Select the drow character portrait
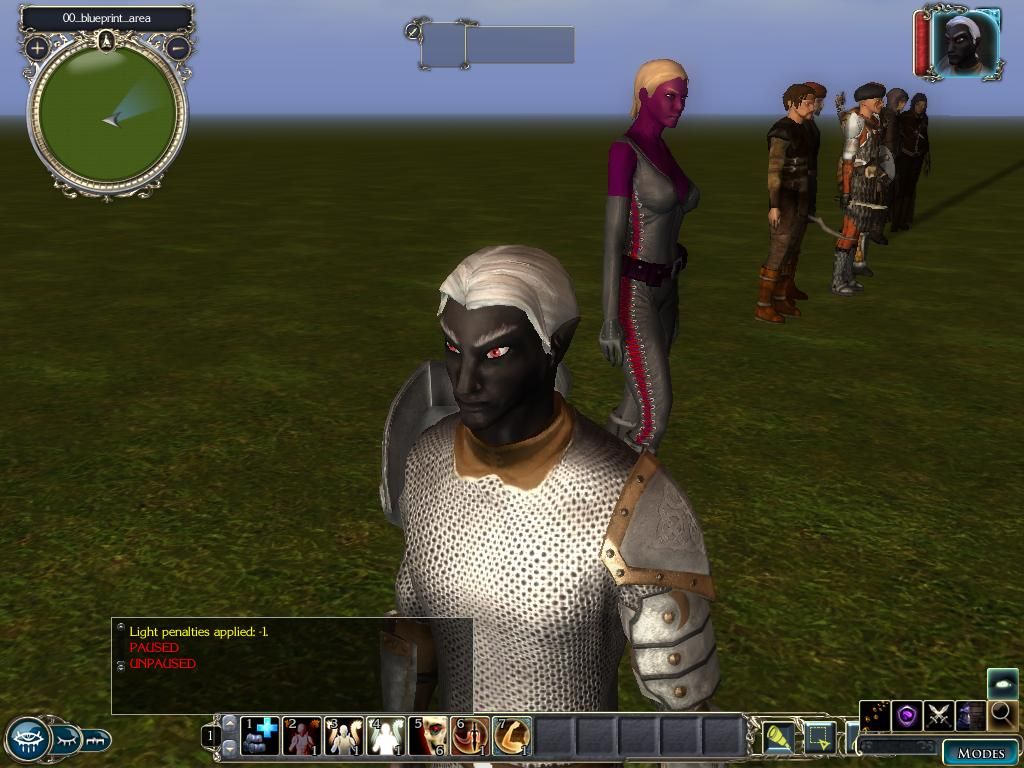This screenshot has height=768, width=1024. tap(964, 44)
